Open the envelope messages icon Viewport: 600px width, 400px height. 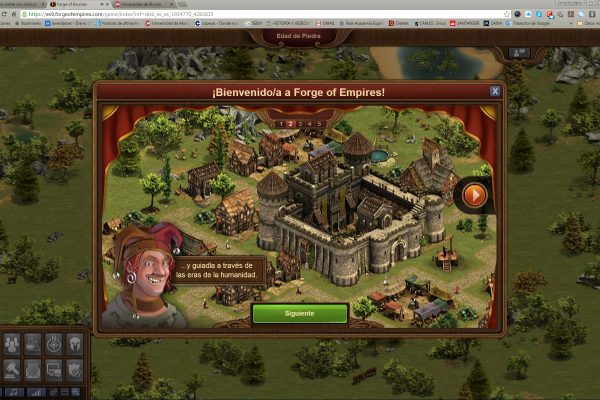coord(33,369)
